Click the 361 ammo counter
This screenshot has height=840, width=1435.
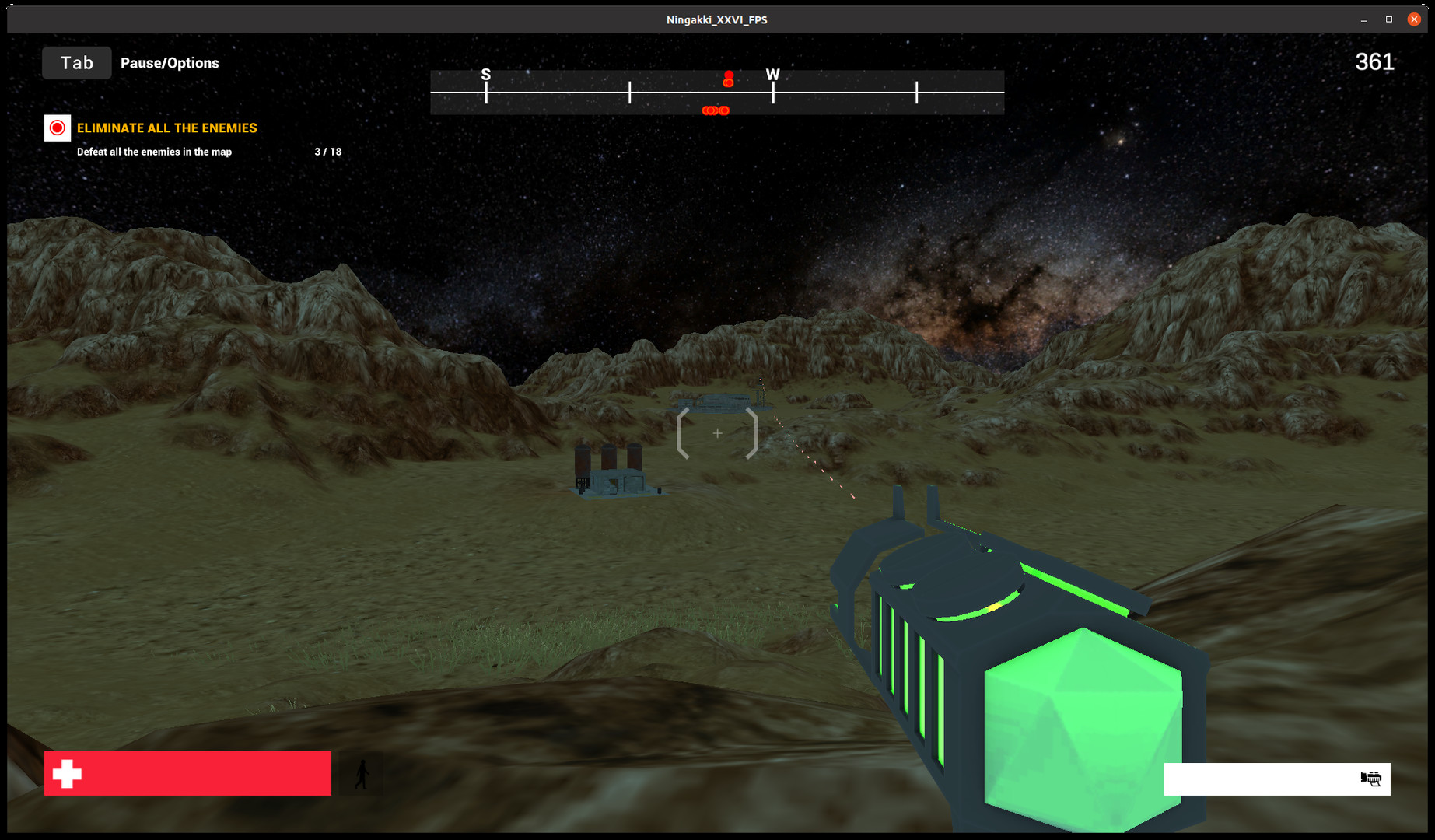(x=1374, y=62)
